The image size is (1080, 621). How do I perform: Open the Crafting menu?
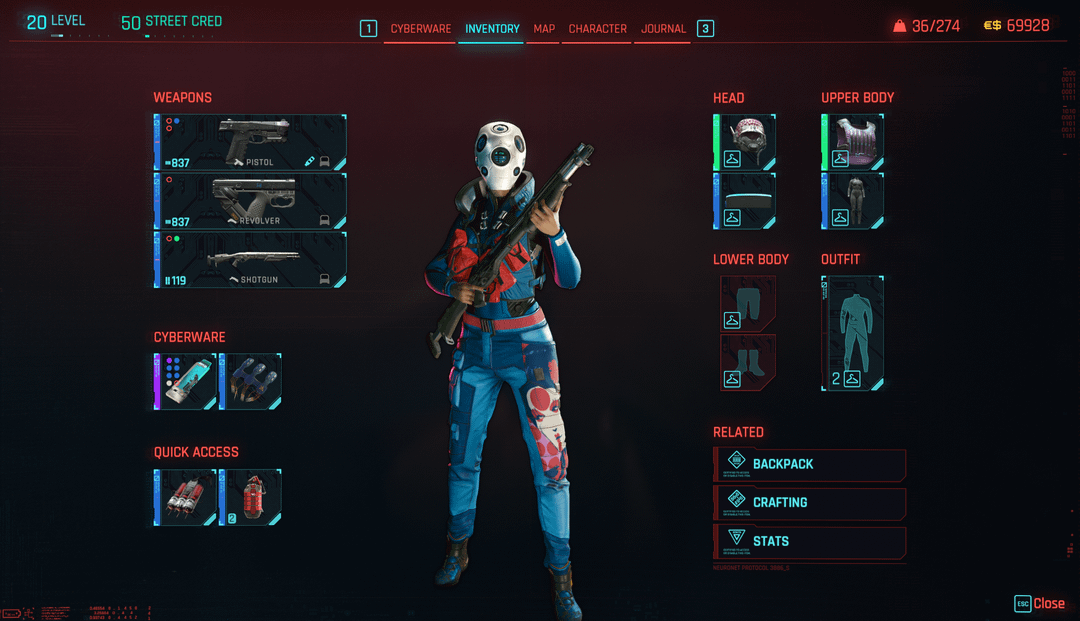pyautogui.click(x=810, y=503)
